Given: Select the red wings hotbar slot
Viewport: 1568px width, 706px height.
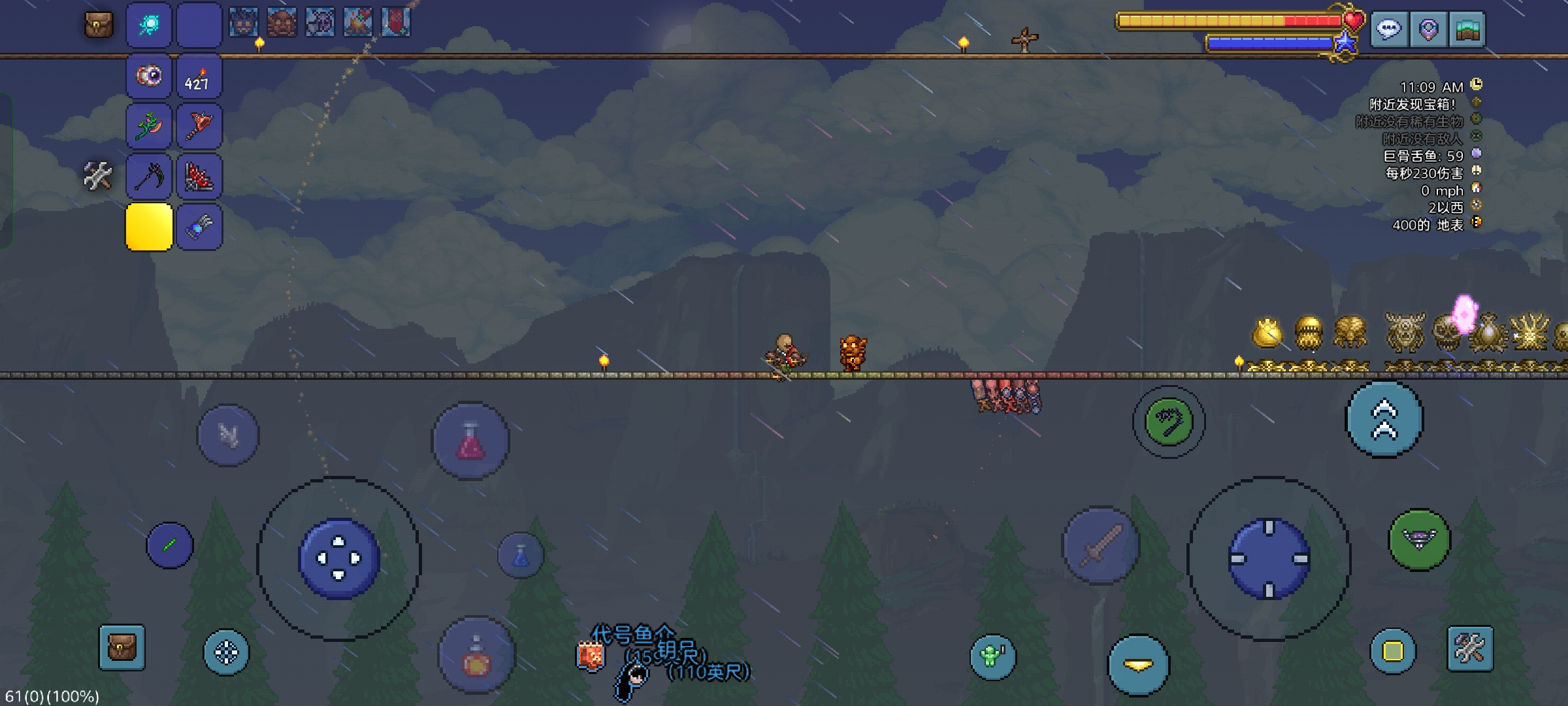Looking at the screenshot, I should click(x=199, y=176).
